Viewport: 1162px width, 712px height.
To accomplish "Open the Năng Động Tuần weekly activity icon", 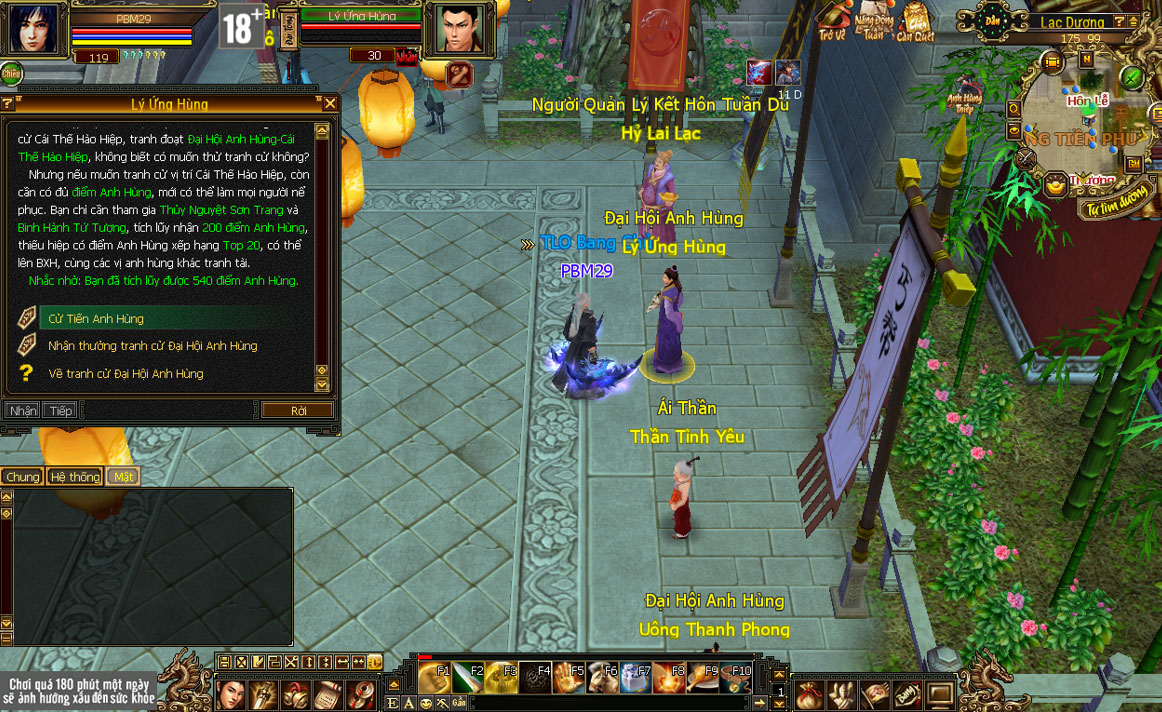I will click(x=873, y=20).
